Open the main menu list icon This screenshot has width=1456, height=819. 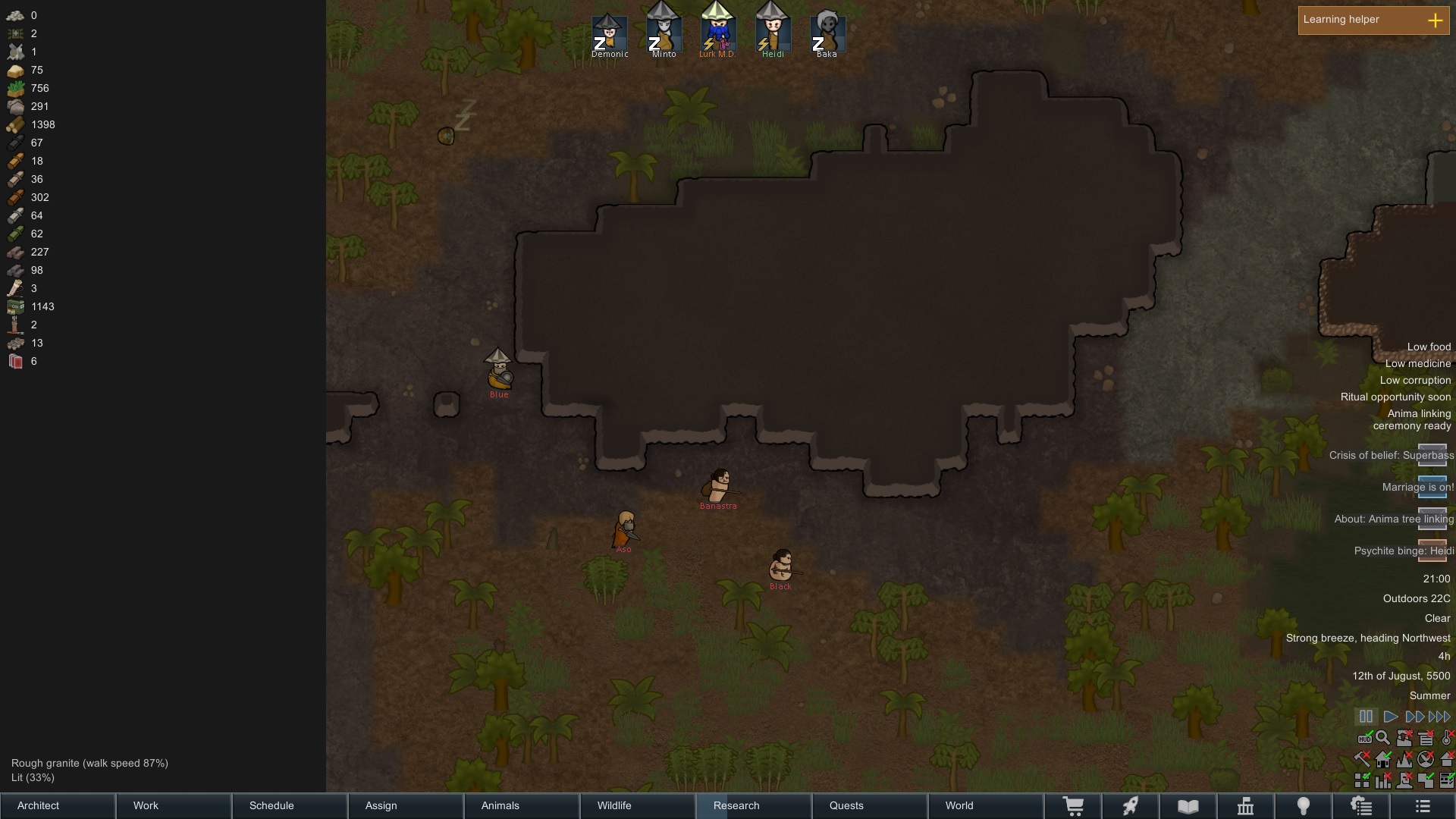(1422, 806)
